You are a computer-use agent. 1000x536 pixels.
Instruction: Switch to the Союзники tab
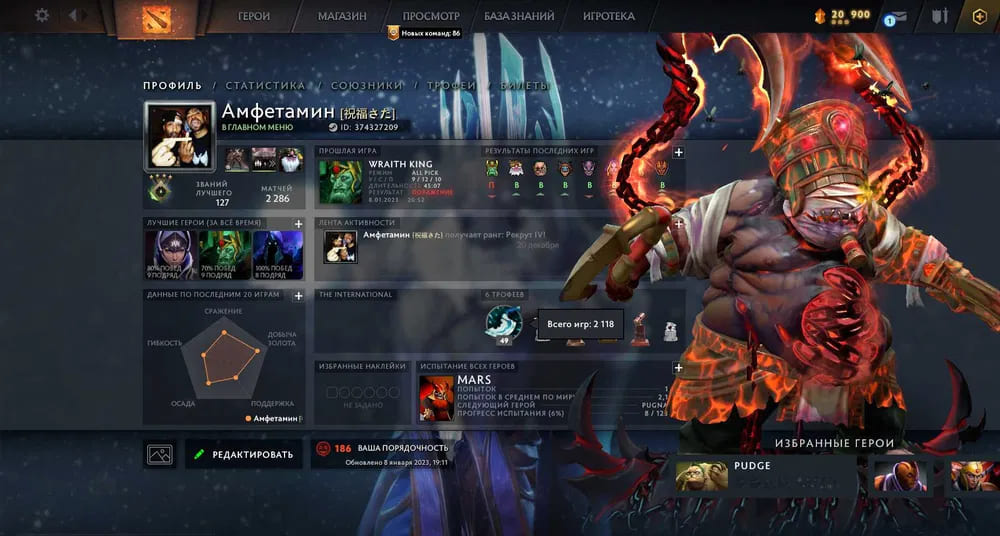tap(366, 86)
